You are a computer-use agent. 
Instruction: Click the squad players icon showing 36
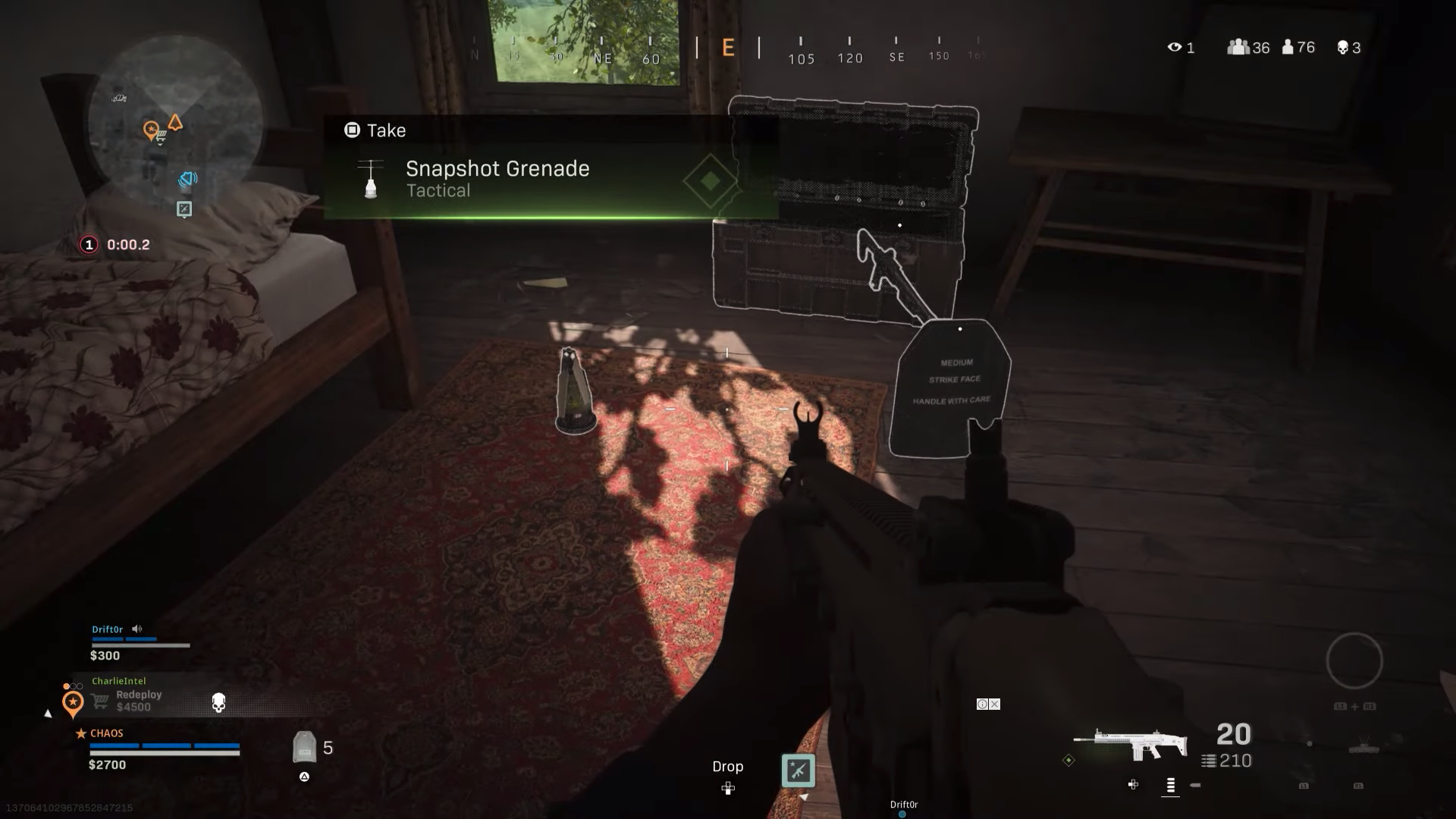pyautogui.click(x=1238, y=47)
